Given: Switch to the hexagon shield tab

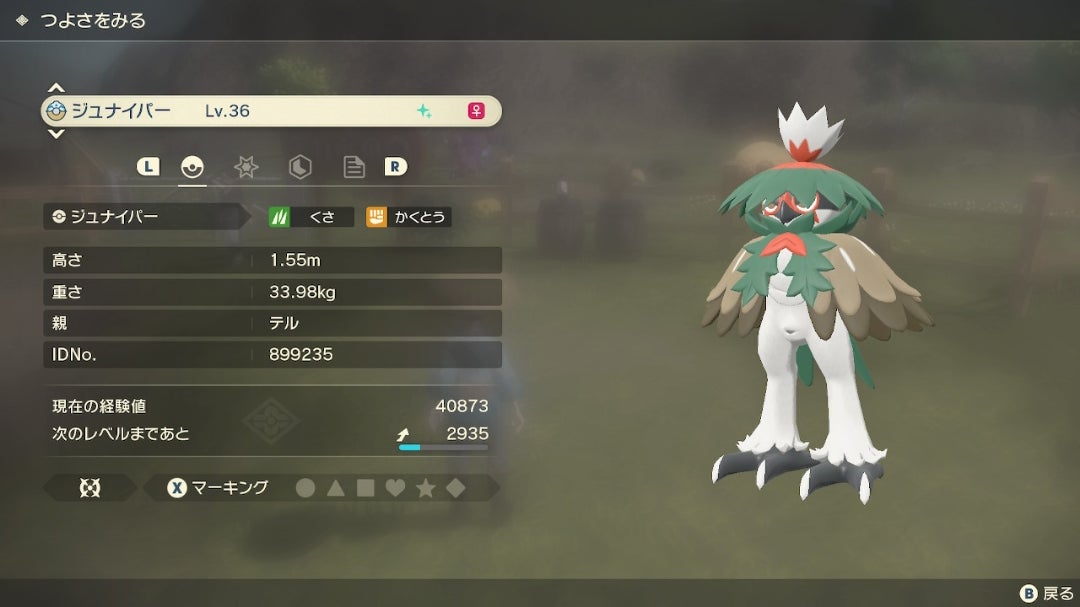Looking at the screenshot, I should point(300,168).
